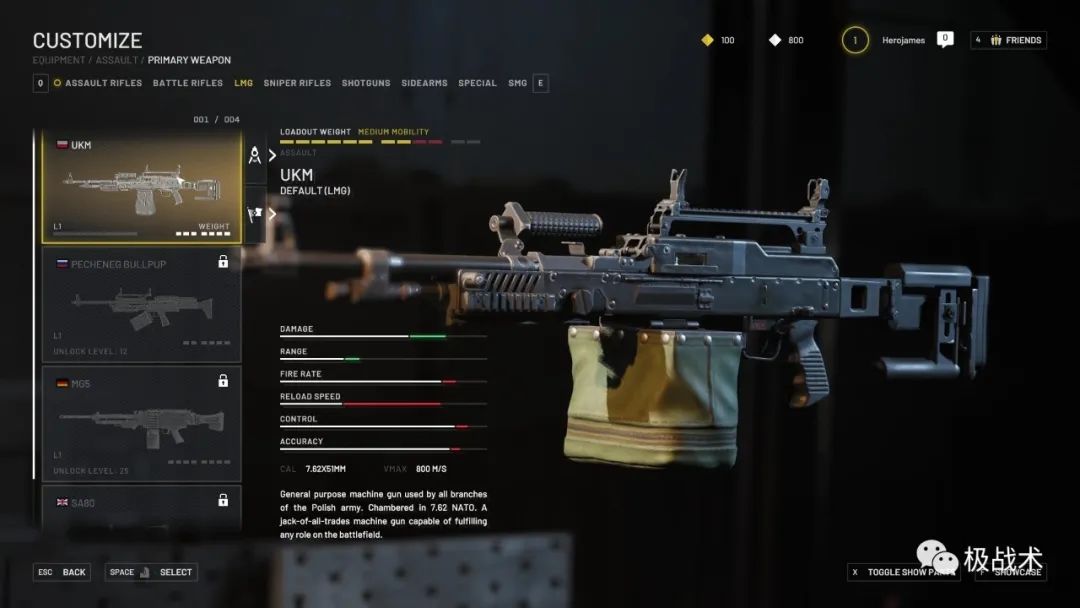Screen dimensions: 1080x608
Task: Switch to the Shotguns tab
Action: pos(366,83)
